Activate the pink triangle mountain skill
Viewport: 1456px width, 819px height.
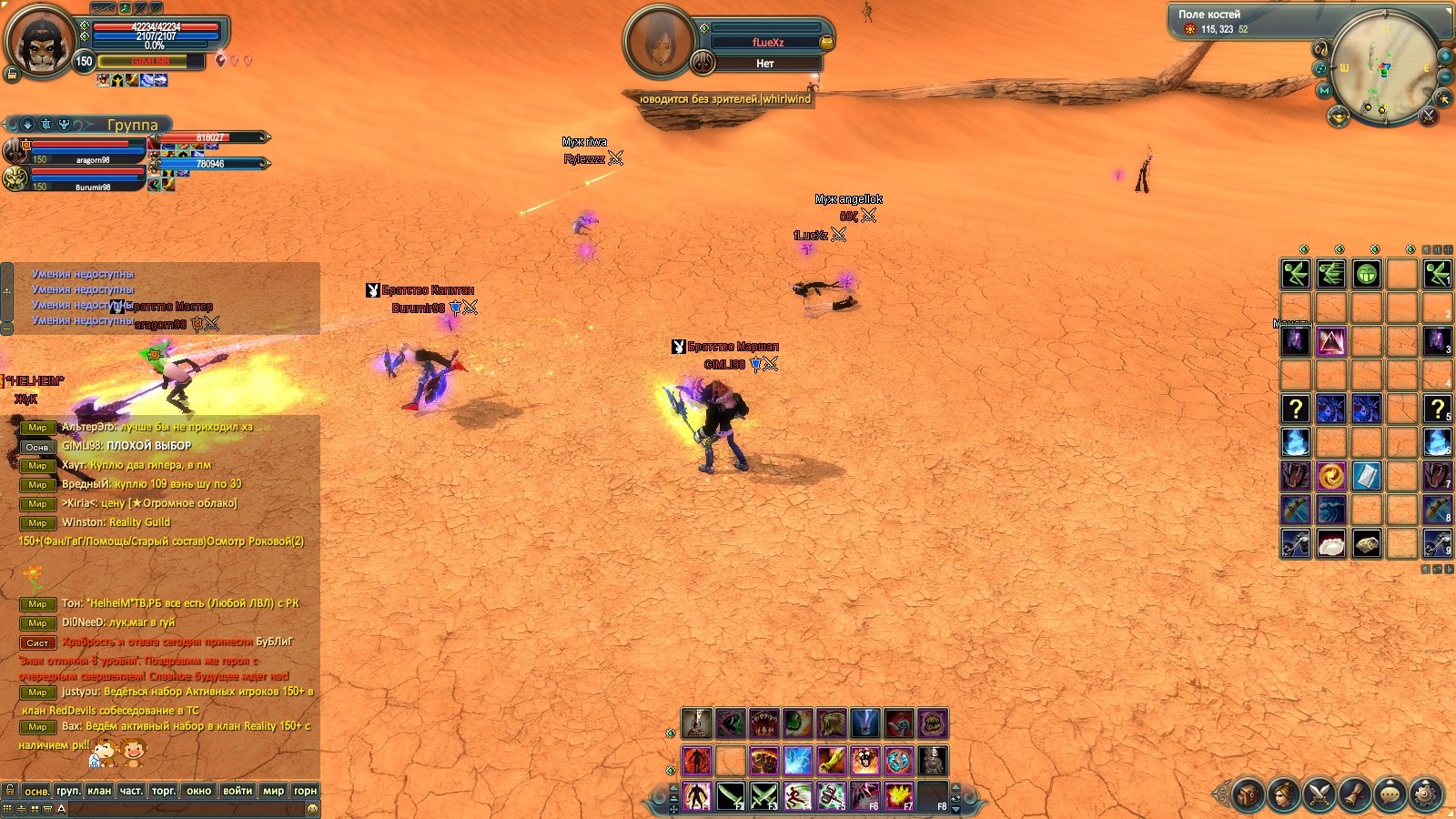click(1330, 341)
